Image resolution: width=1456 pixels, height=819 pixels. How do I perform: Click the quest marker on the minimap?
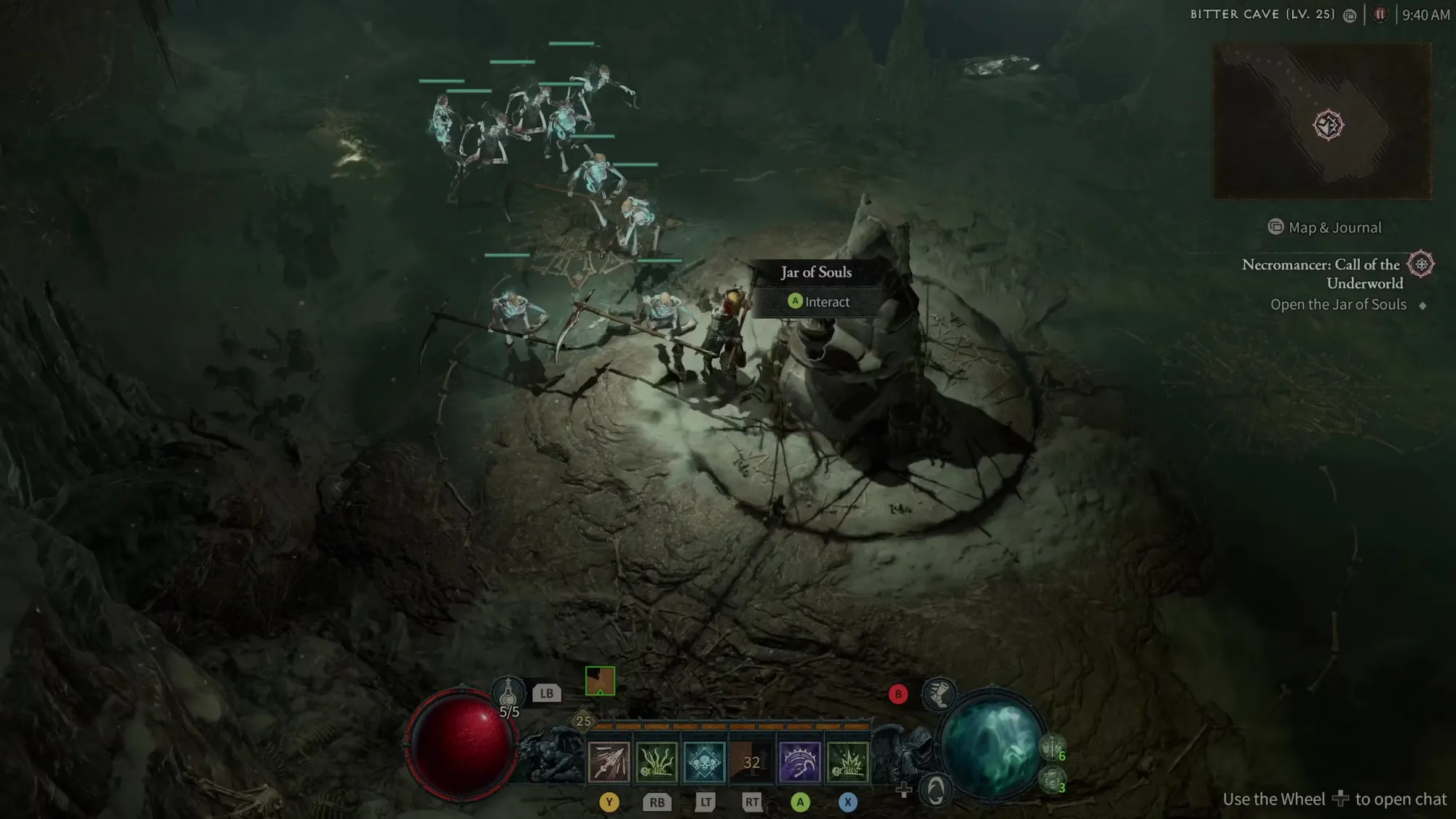[x=1328, y=125]
